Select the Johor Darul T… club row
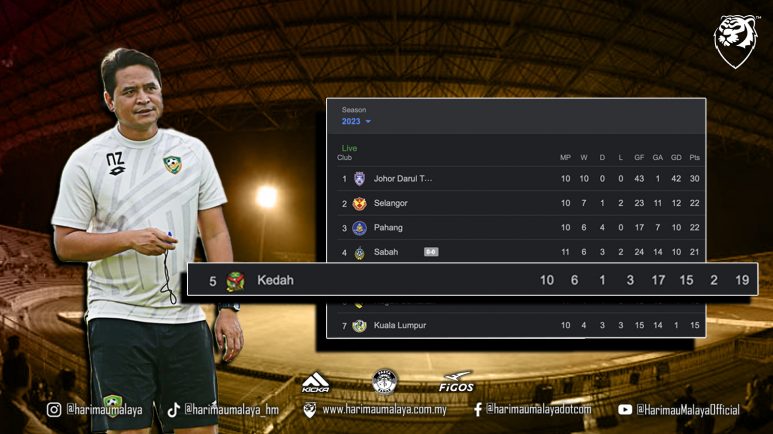 coord(403,179)
